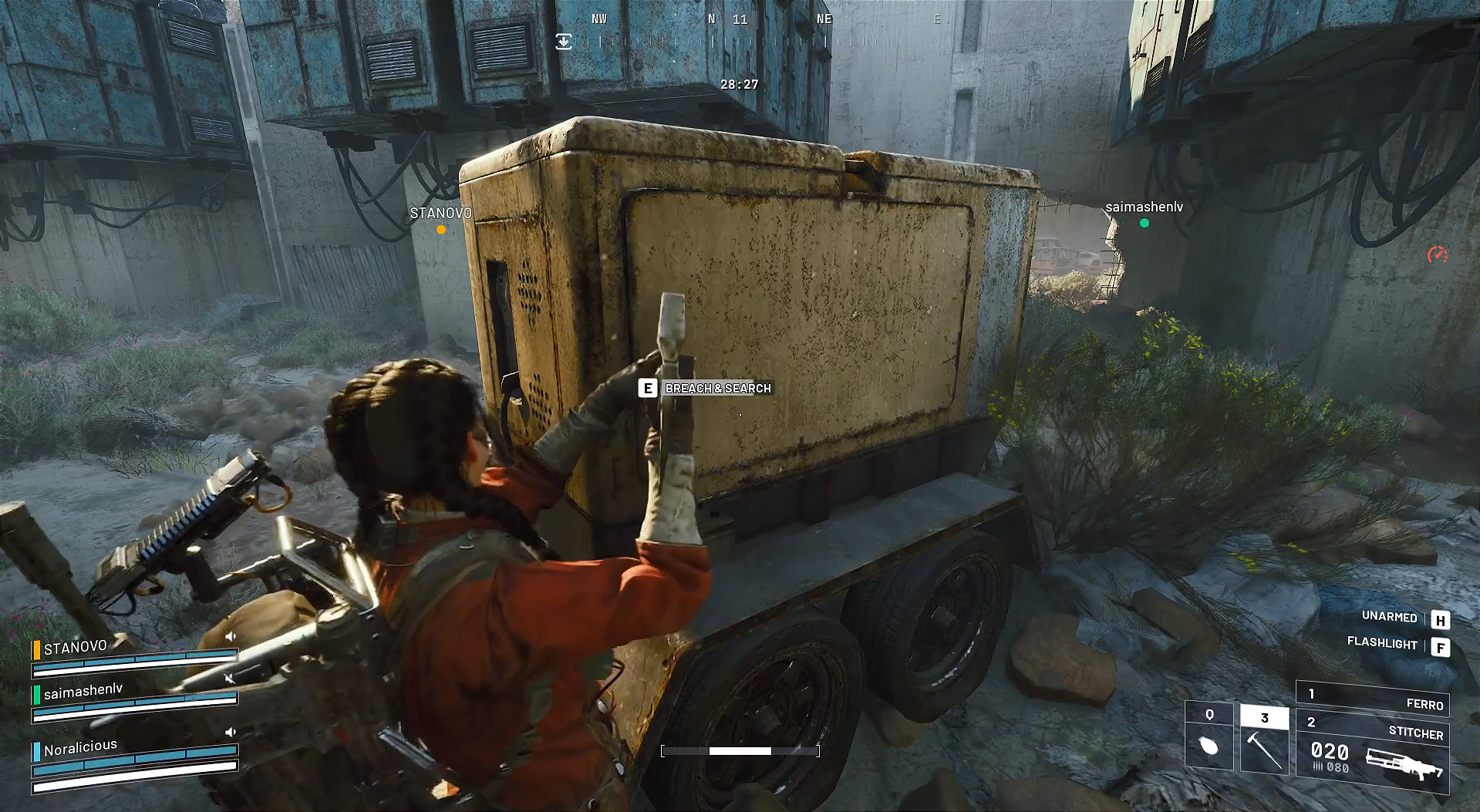Click the flashlight F keybind indicator
Screen dimensions: 1480x812
point(1441,648)
